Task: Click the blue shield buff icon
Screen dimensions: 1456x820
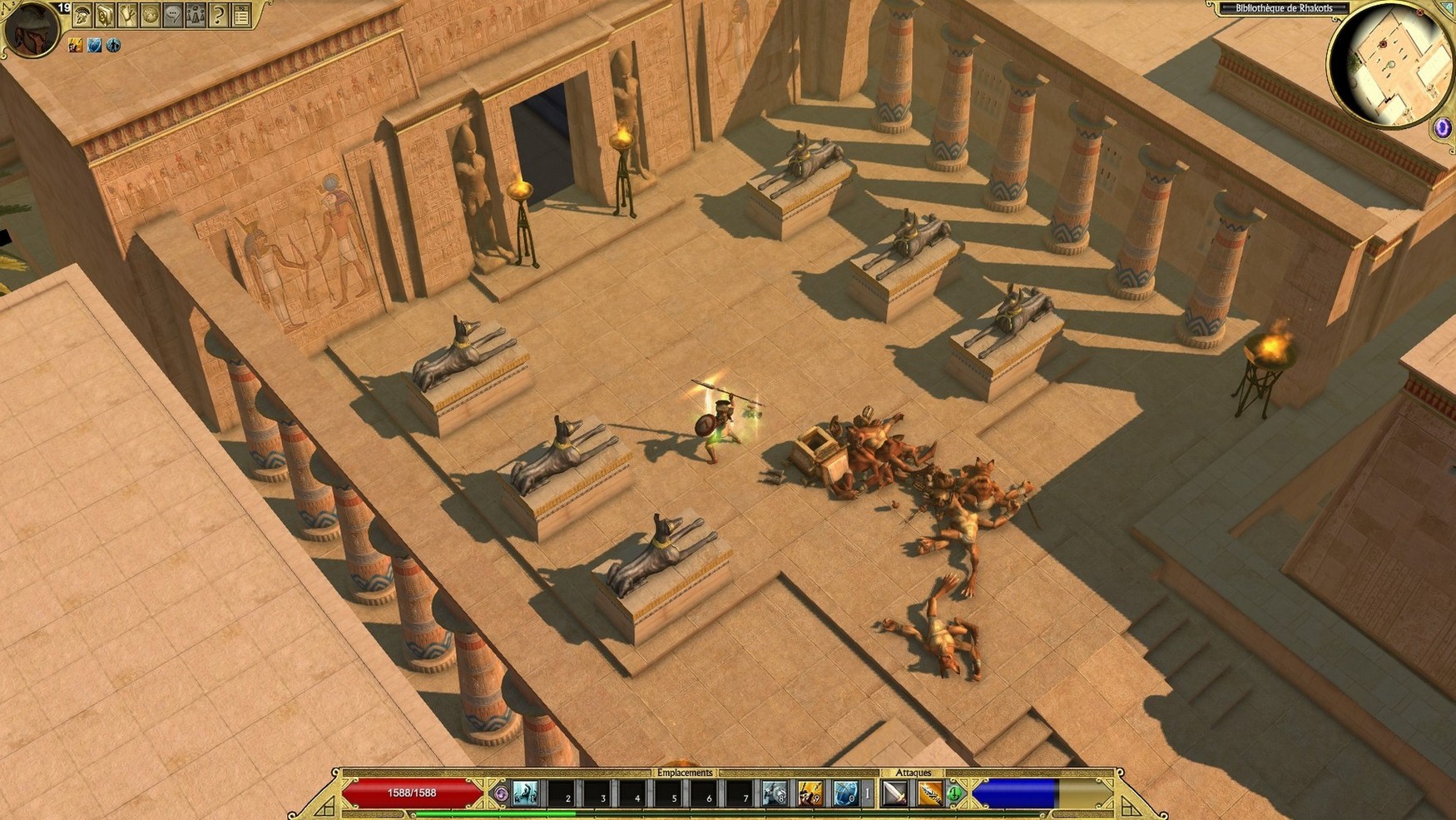Action: [x=94, y=45]
